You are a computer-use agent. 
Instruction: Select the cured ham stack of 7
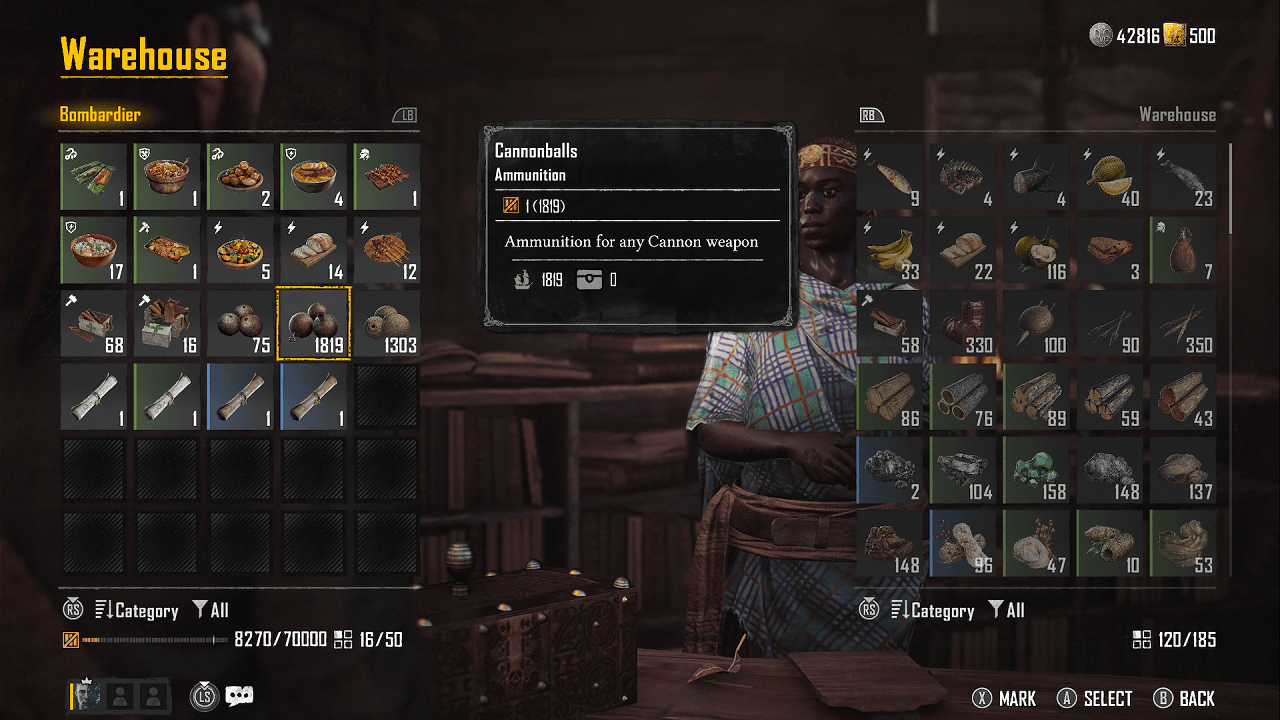pyautogui.click(x=1183, y=250)
